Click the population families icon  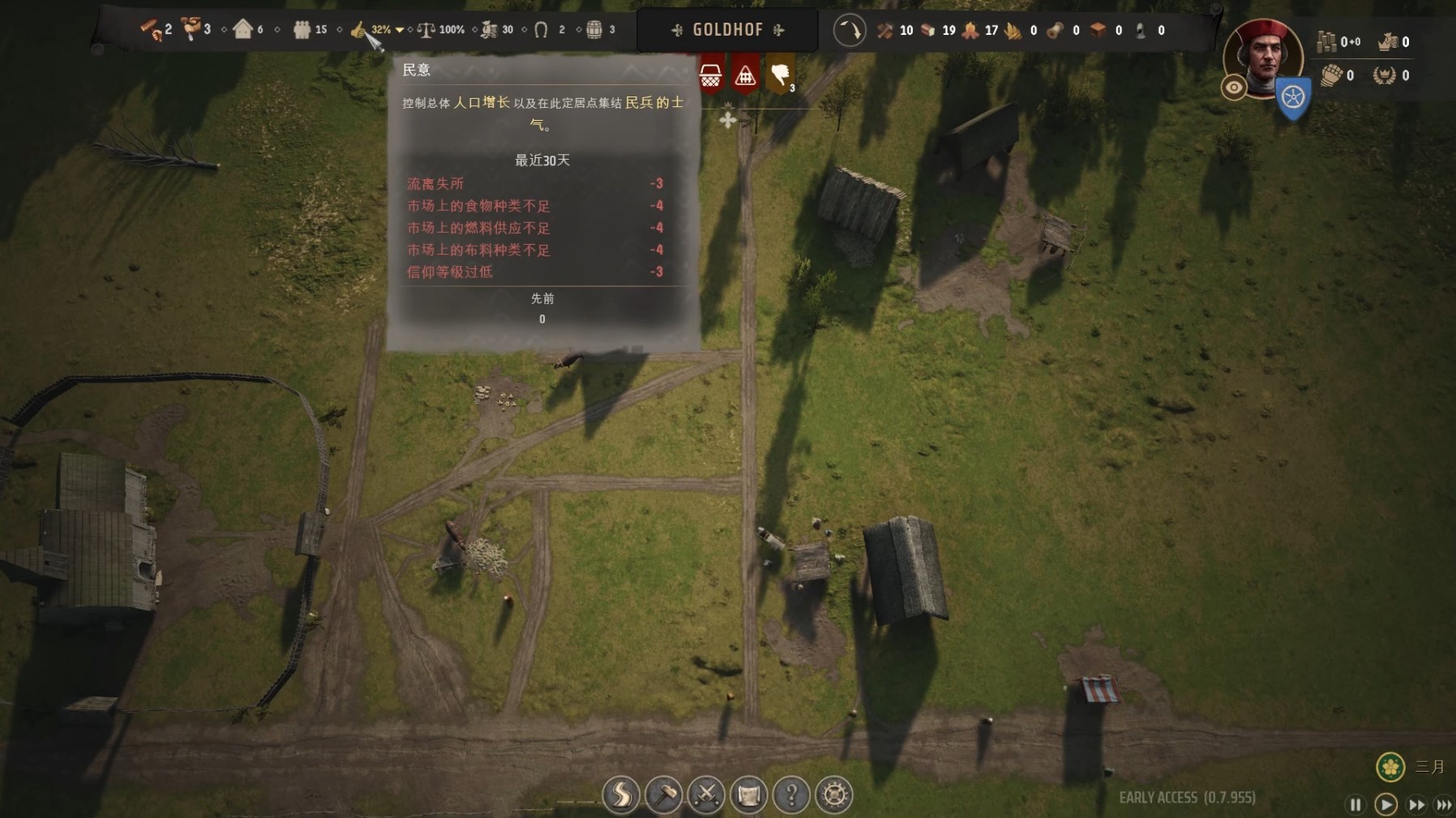click(x=302, y=30)
